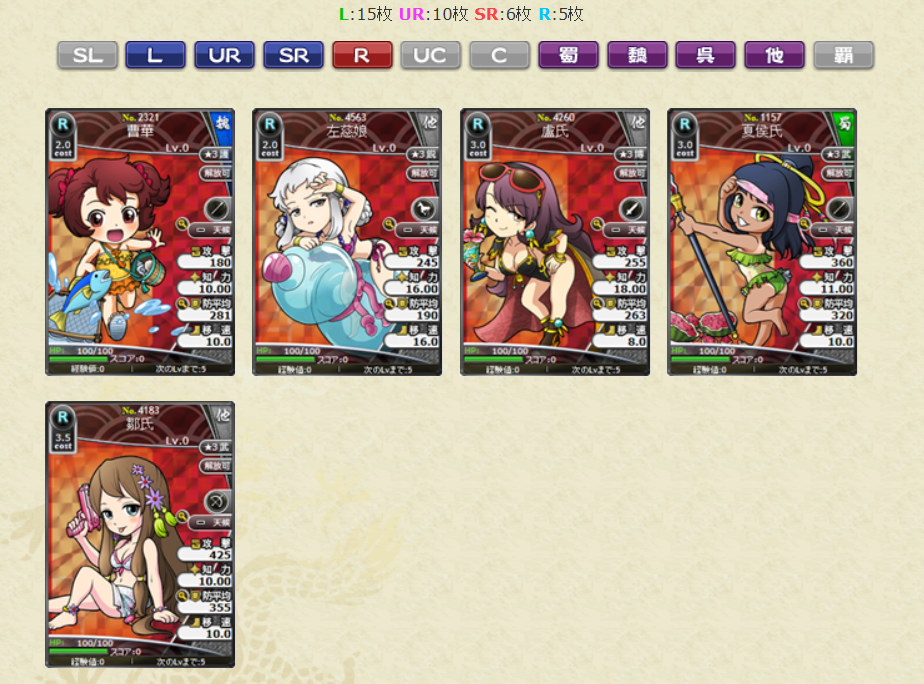Viewport: 924px width, 684px height.
Task: Filter by the 魏 faction
Action: click(637, 55)
